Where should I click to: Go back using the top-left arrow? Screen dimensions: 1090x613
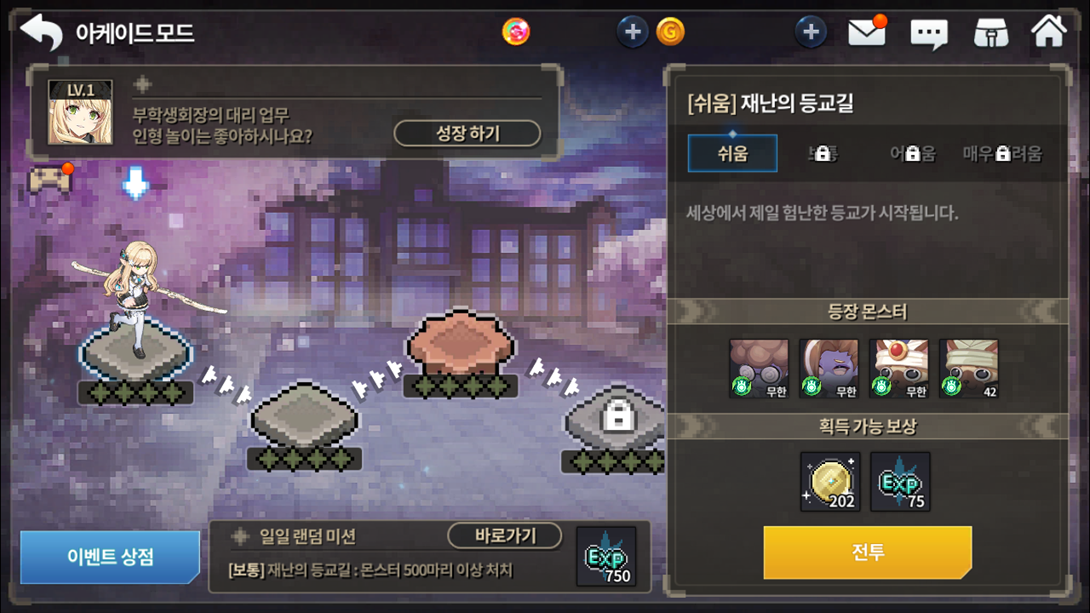pos(41,33)
